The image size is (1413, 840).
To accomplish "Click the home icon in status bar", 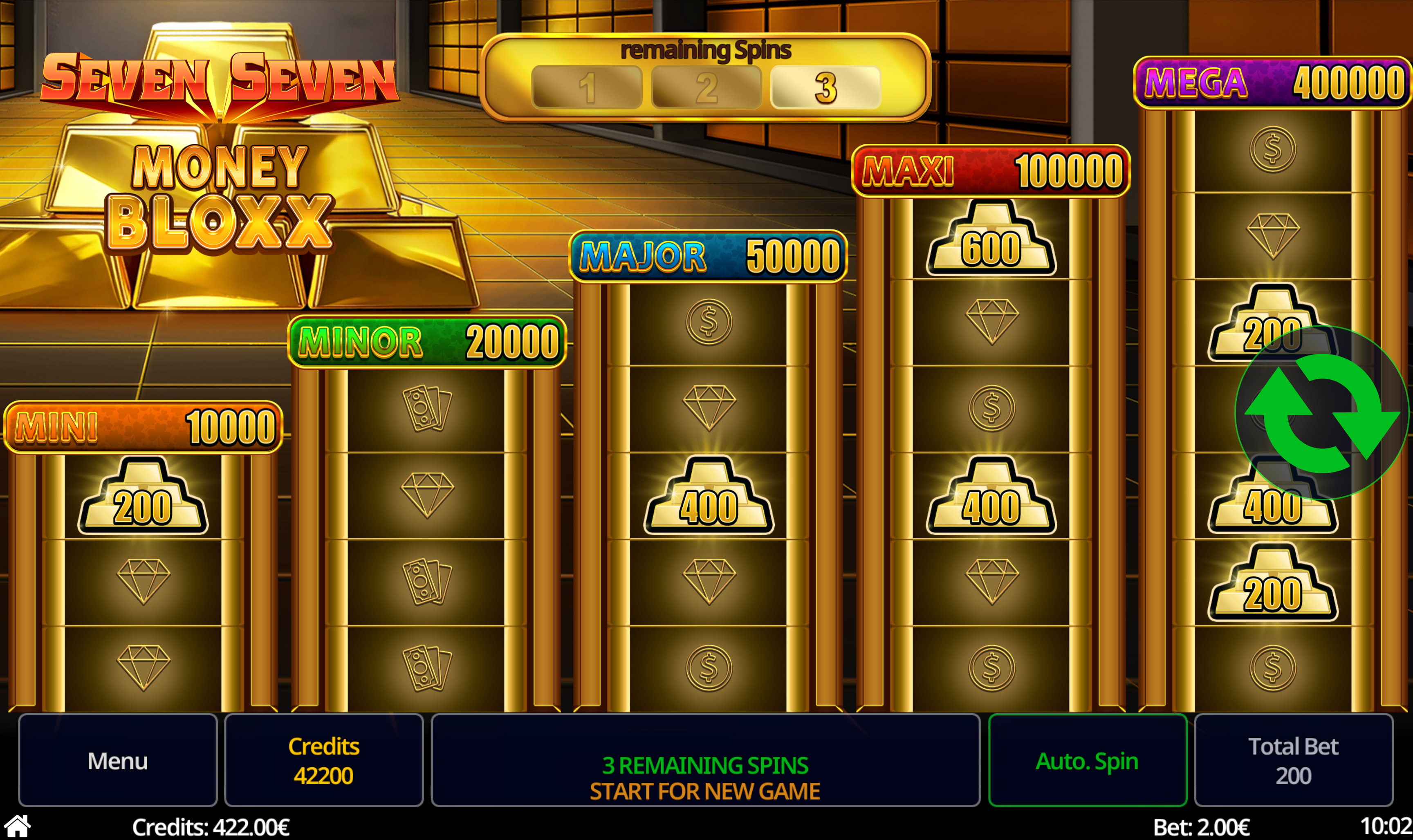I will [x=18, y=825].
